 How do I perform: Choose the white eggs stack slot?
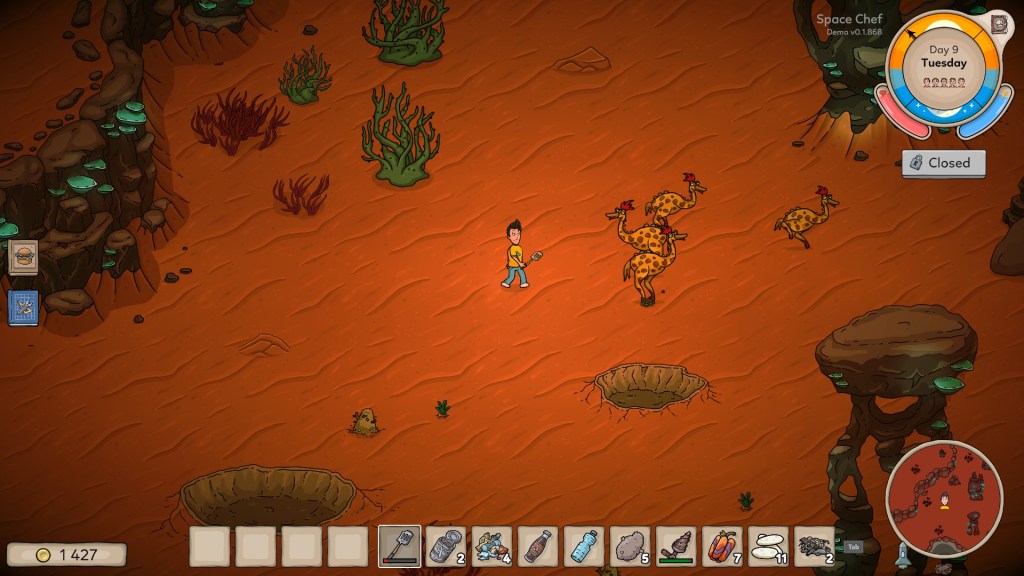point(768,546)
